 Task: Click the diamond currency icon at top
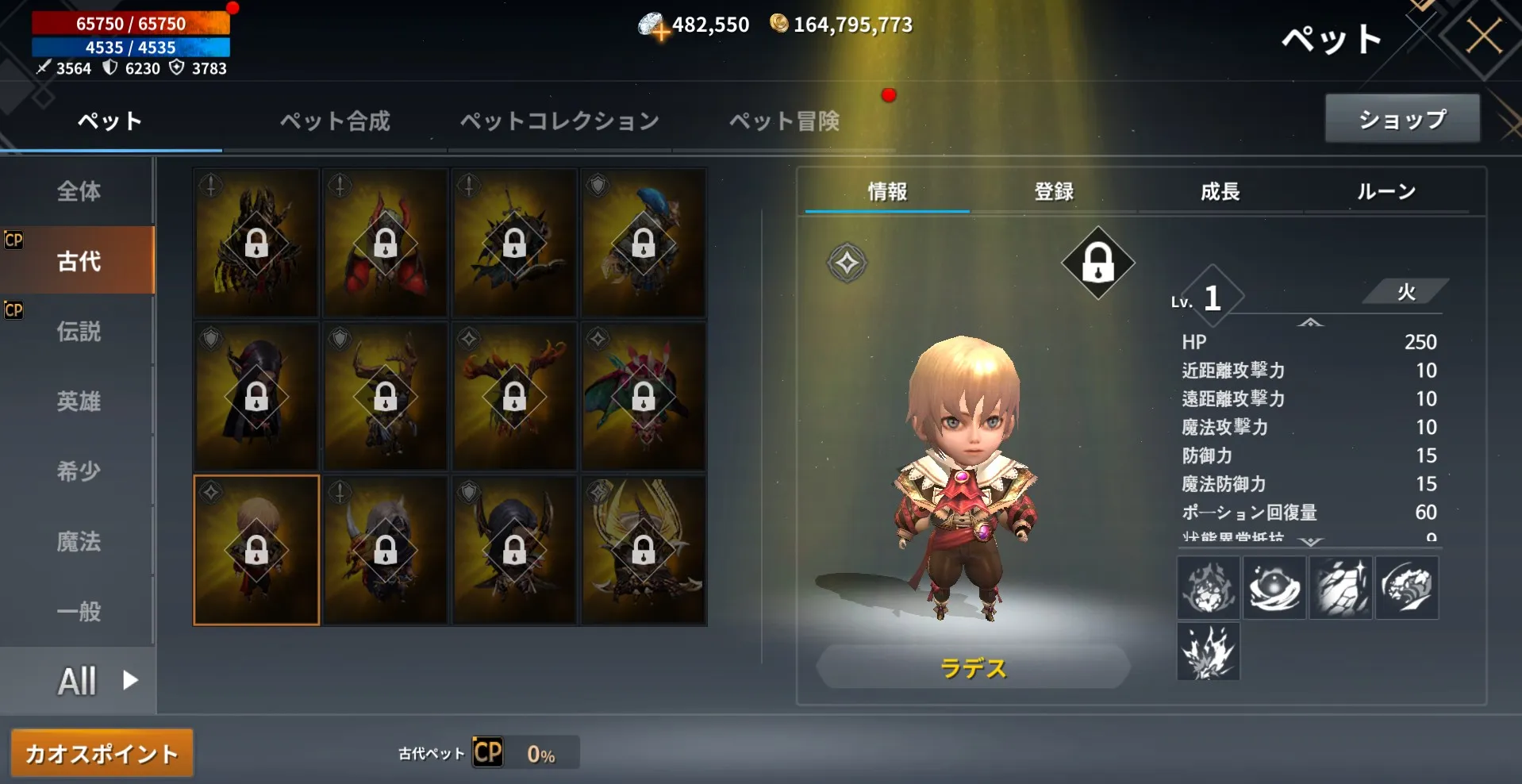point(652,23)
